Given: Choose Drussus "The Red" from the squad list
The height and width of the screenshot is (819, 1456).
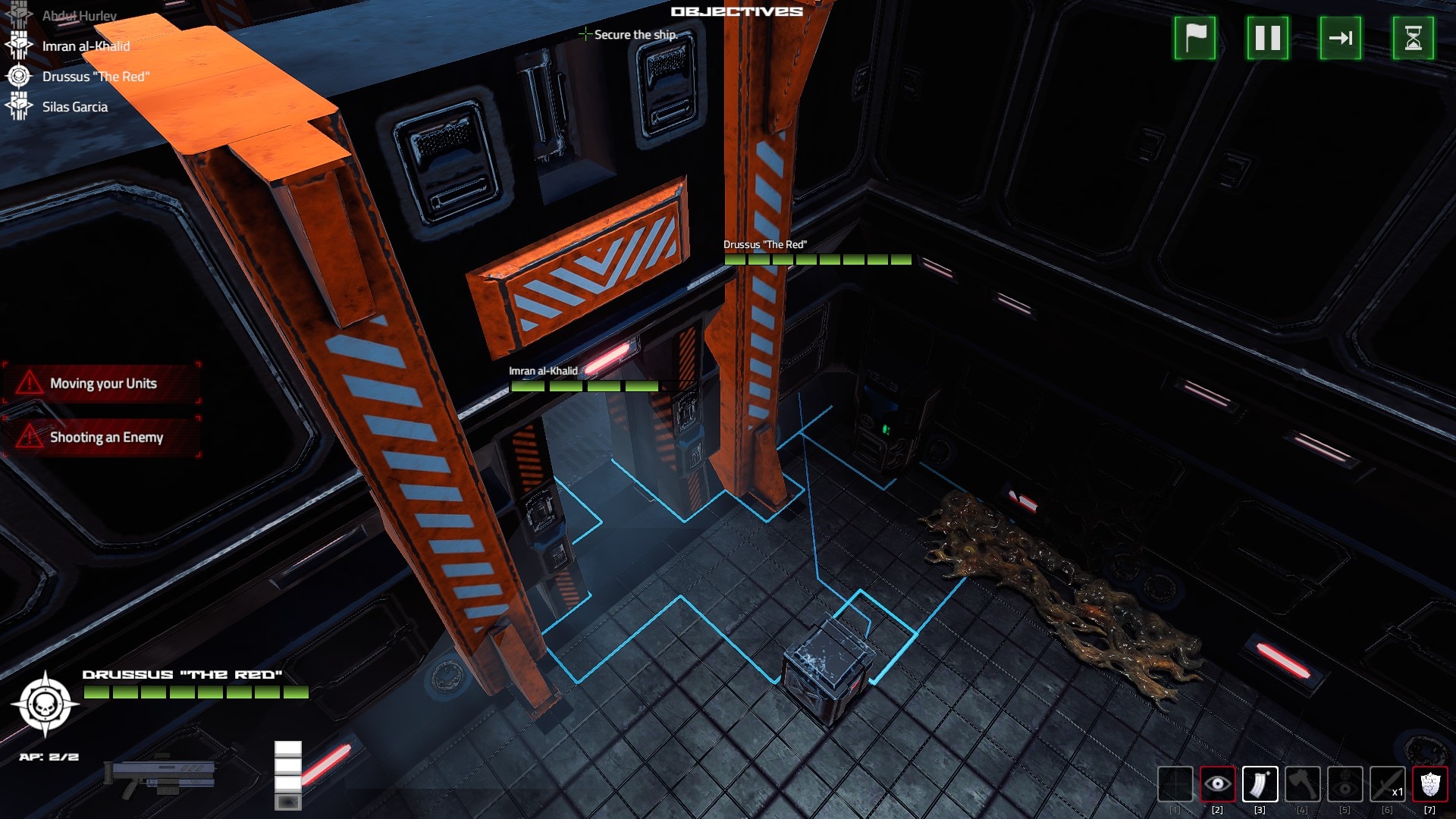Looking at the screenshot, I should [95, 77].
